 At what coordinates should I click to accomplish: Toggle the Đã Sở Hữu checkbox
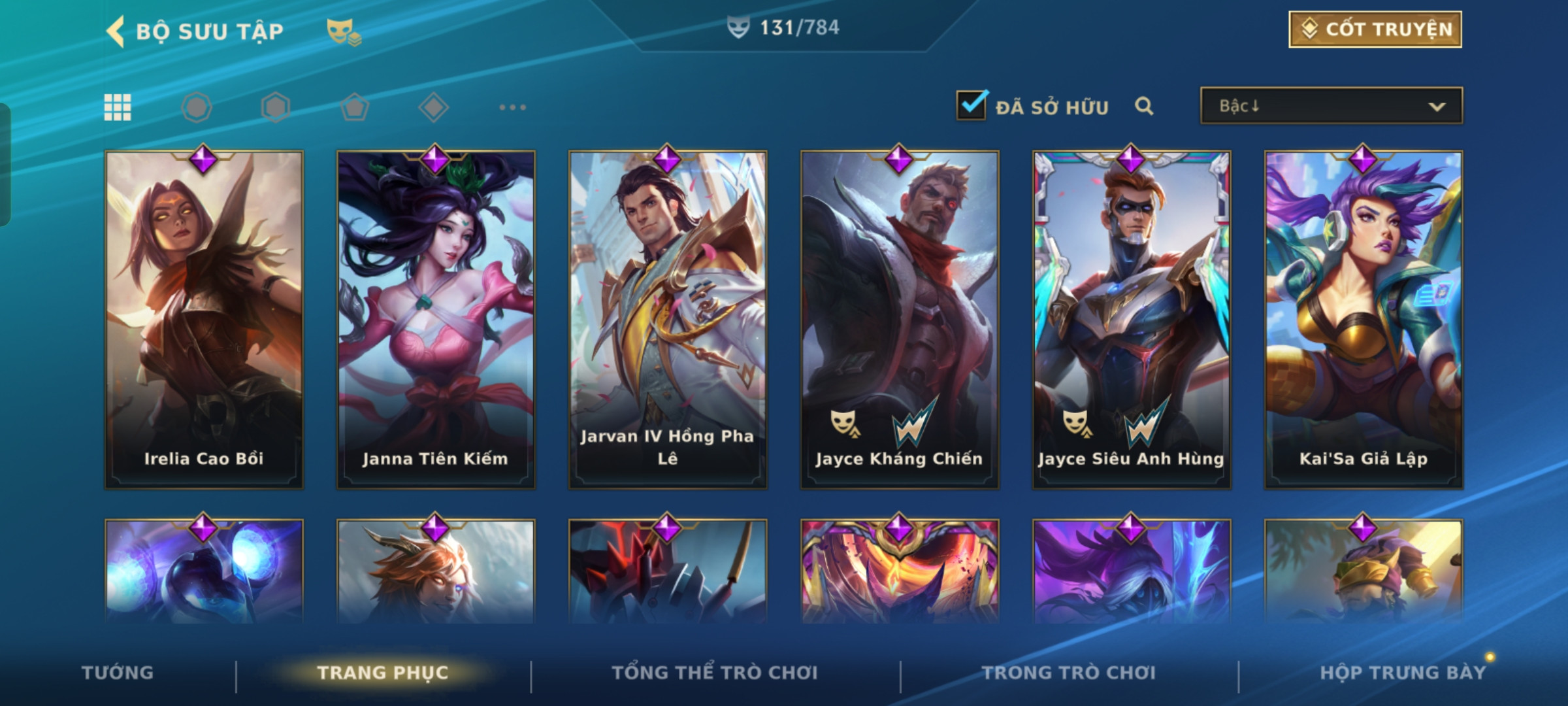point(971,105)
